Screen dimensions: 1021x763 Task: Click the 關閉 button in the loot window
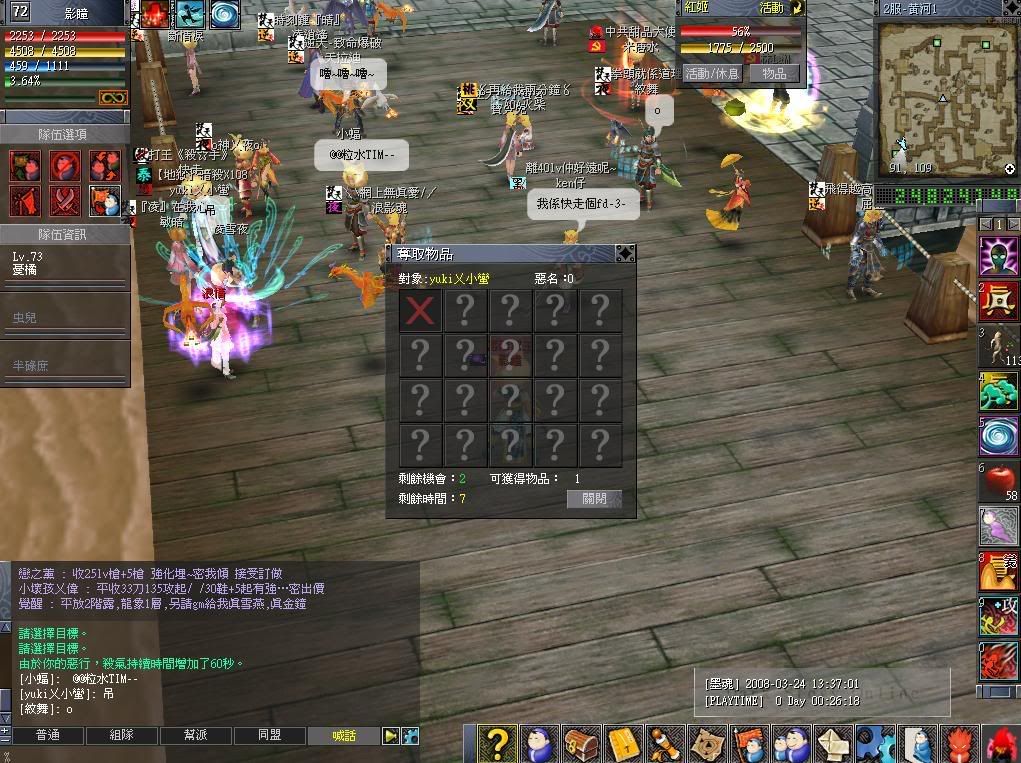click(594, 498)
